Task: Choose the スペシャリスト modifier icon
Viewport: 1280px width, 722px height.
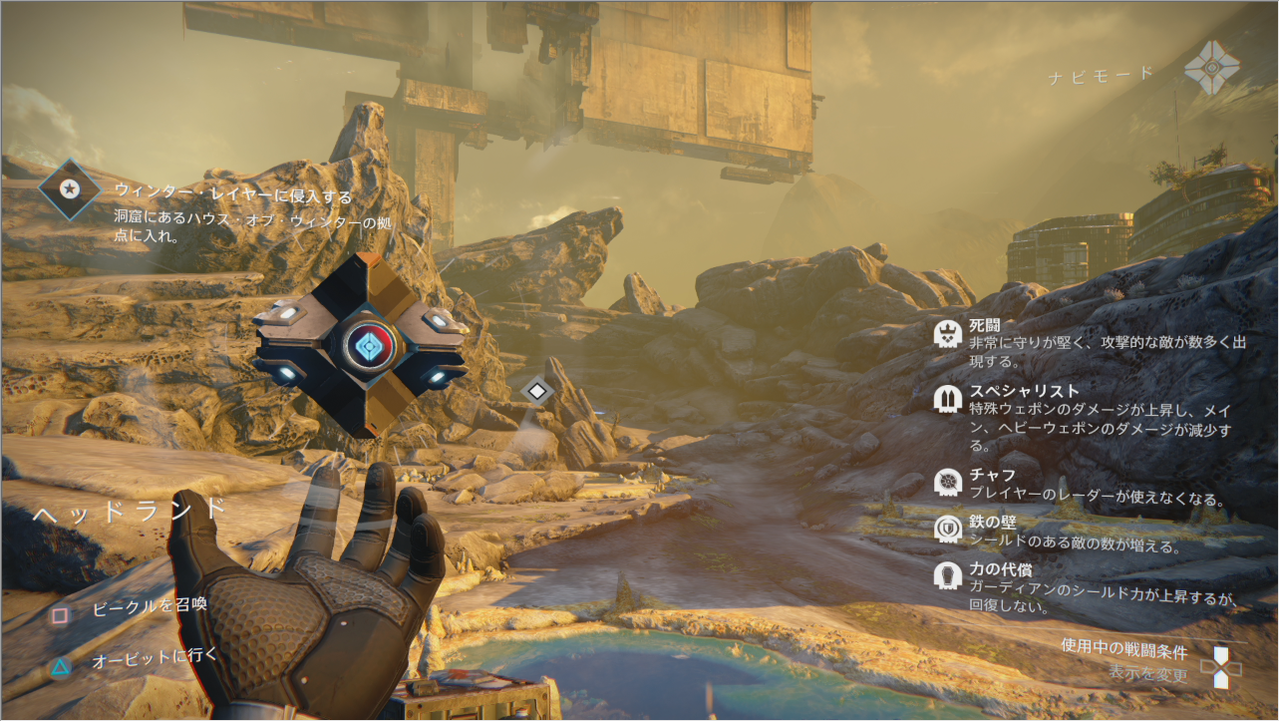Action: pyautogui.click(x=947, y=398)
